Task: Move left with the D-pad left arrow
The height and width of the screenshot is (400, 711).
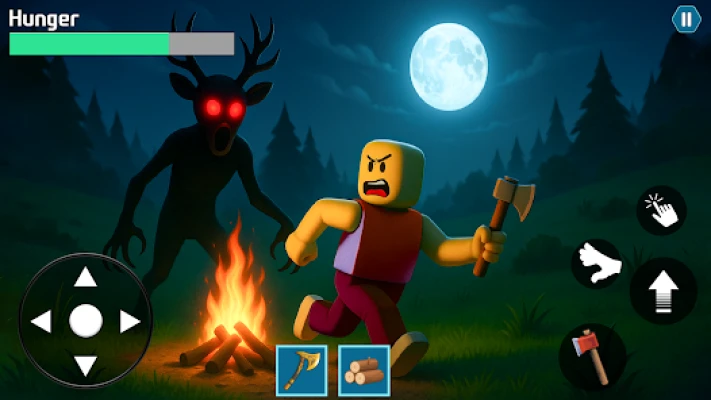Action: [x=42, y=321]
